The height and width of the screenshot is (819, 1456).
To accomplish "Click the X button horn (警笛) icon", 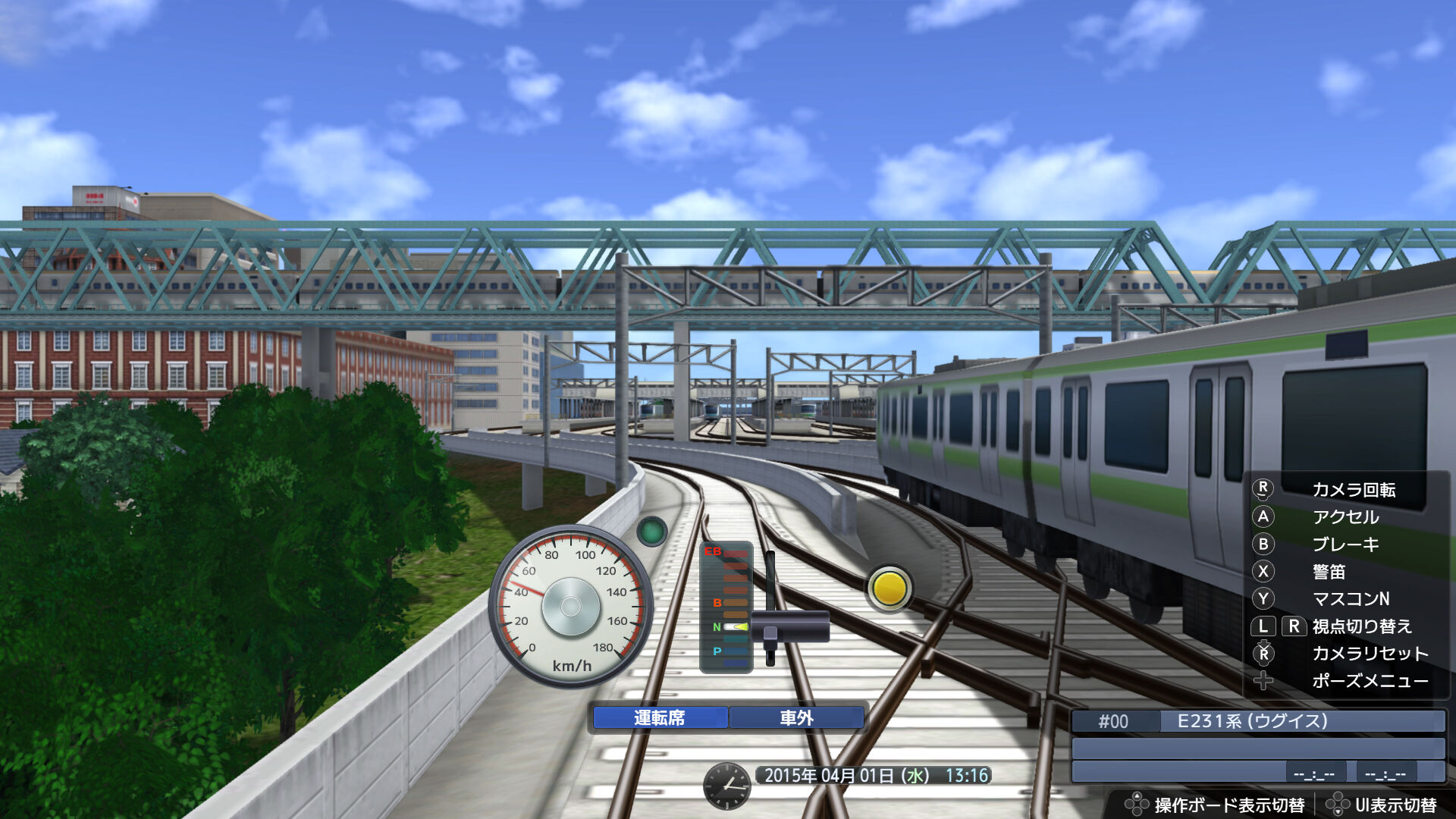I will (1265, 572).
